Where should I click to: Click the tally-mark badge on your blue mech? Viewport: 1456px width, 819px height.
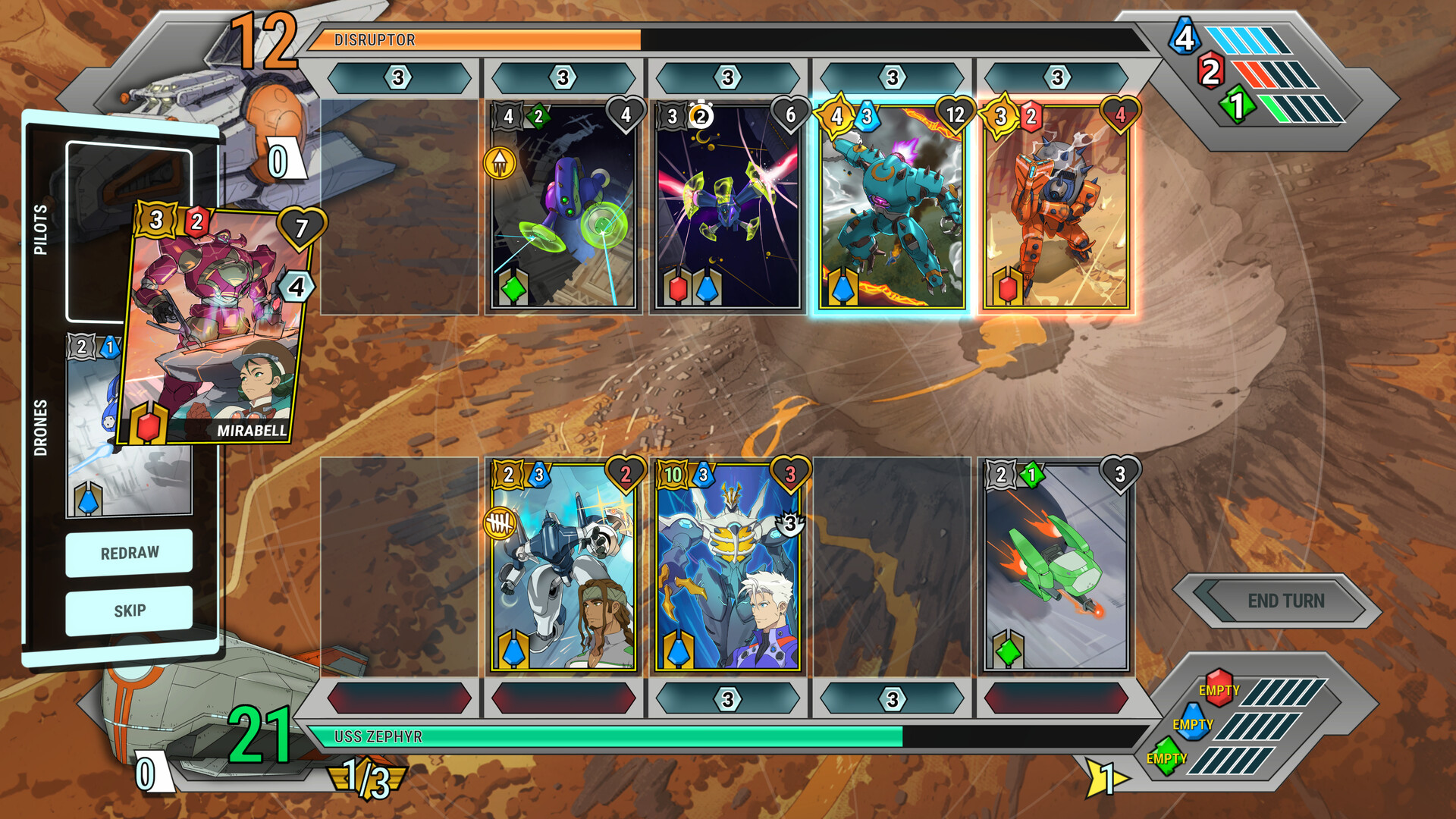point(500,522)
